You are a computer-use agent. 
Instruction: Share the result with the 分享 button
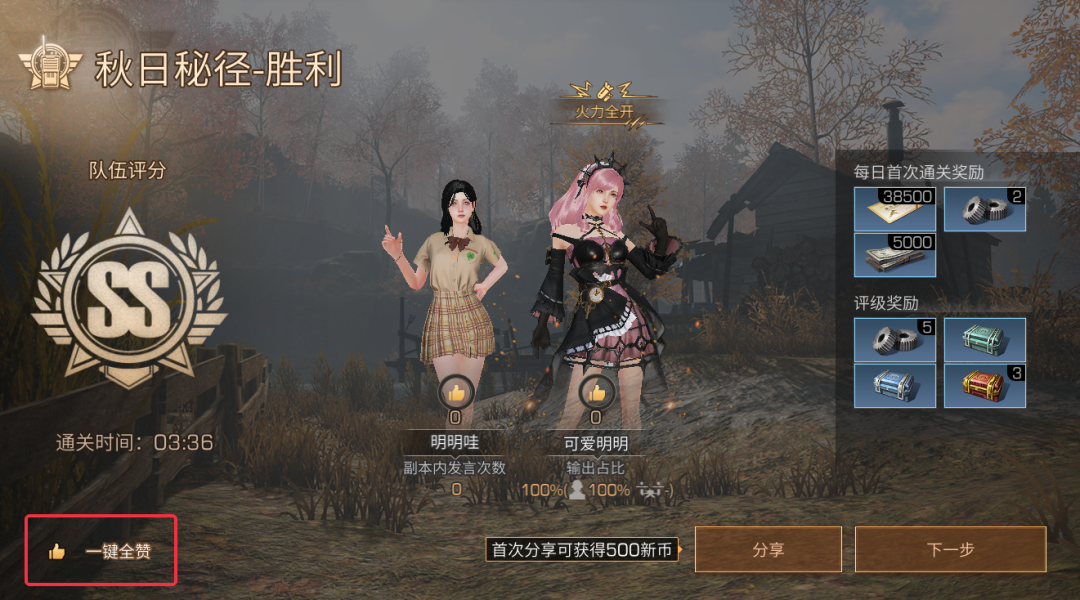[x=768, y=550]
